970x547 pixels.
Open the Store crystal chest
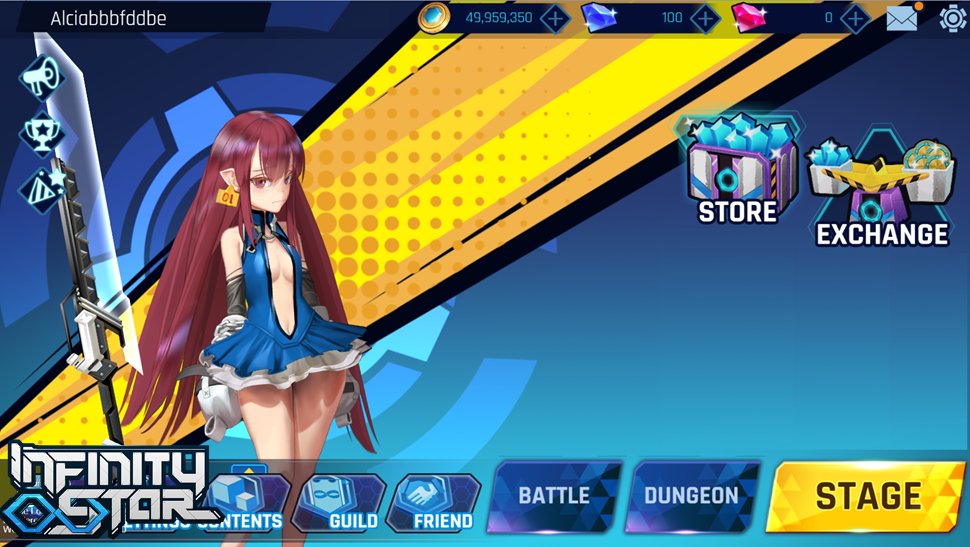pyautogui.click(x=739, y=170)
